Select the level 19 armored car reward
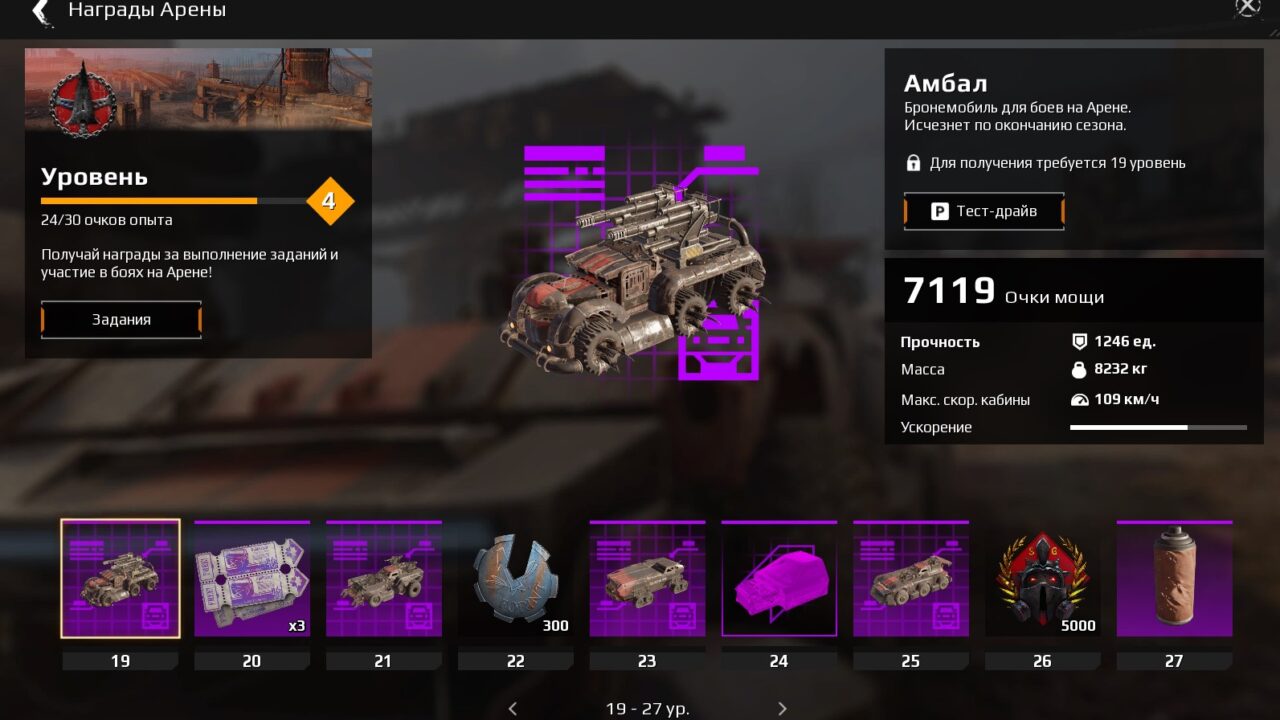The height and width of the screenshot is (720, 1280). pyautogui.click(x=120, y=579)
